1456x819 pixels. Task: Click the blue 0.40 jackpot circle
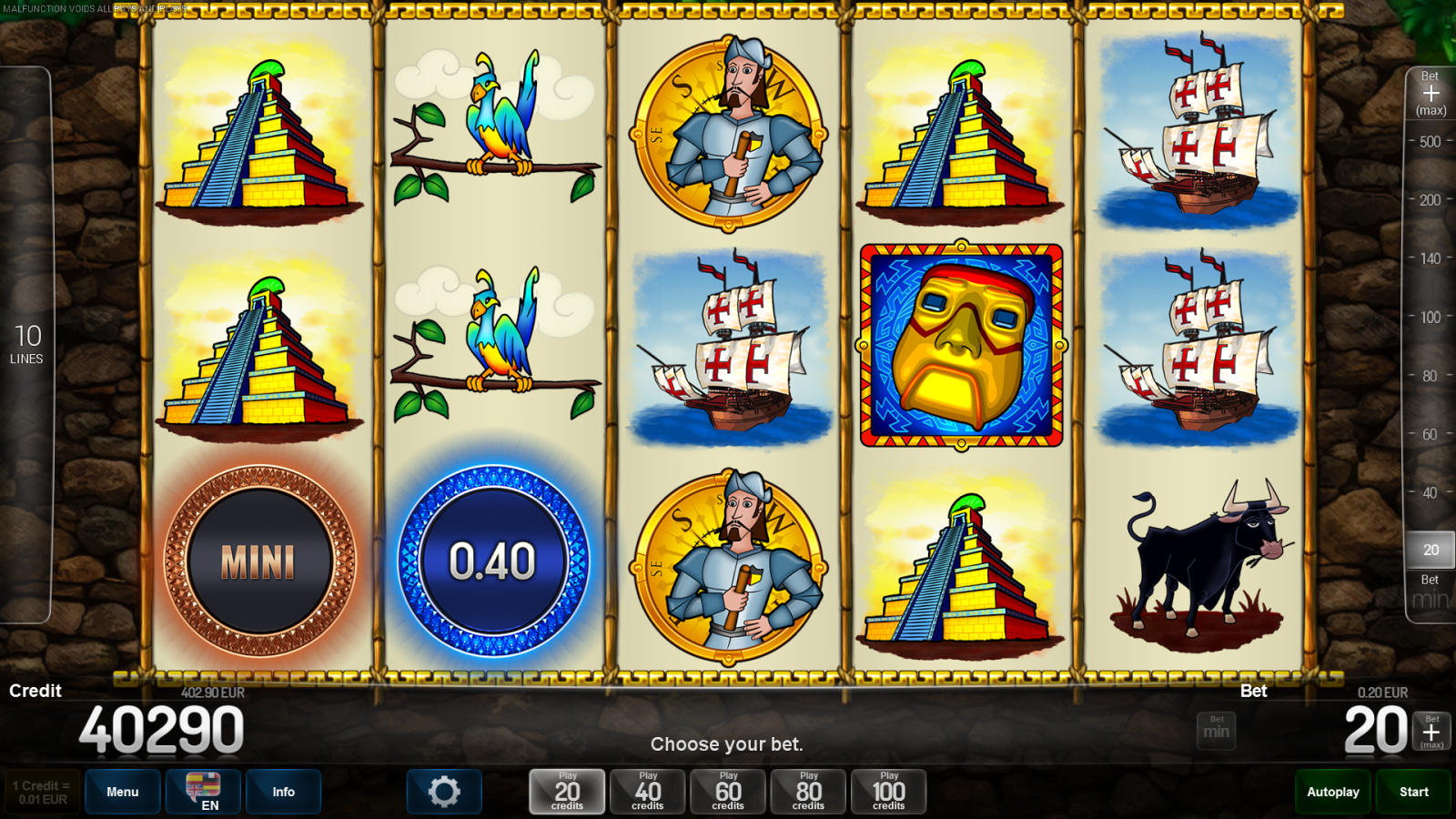click(492, 561)
